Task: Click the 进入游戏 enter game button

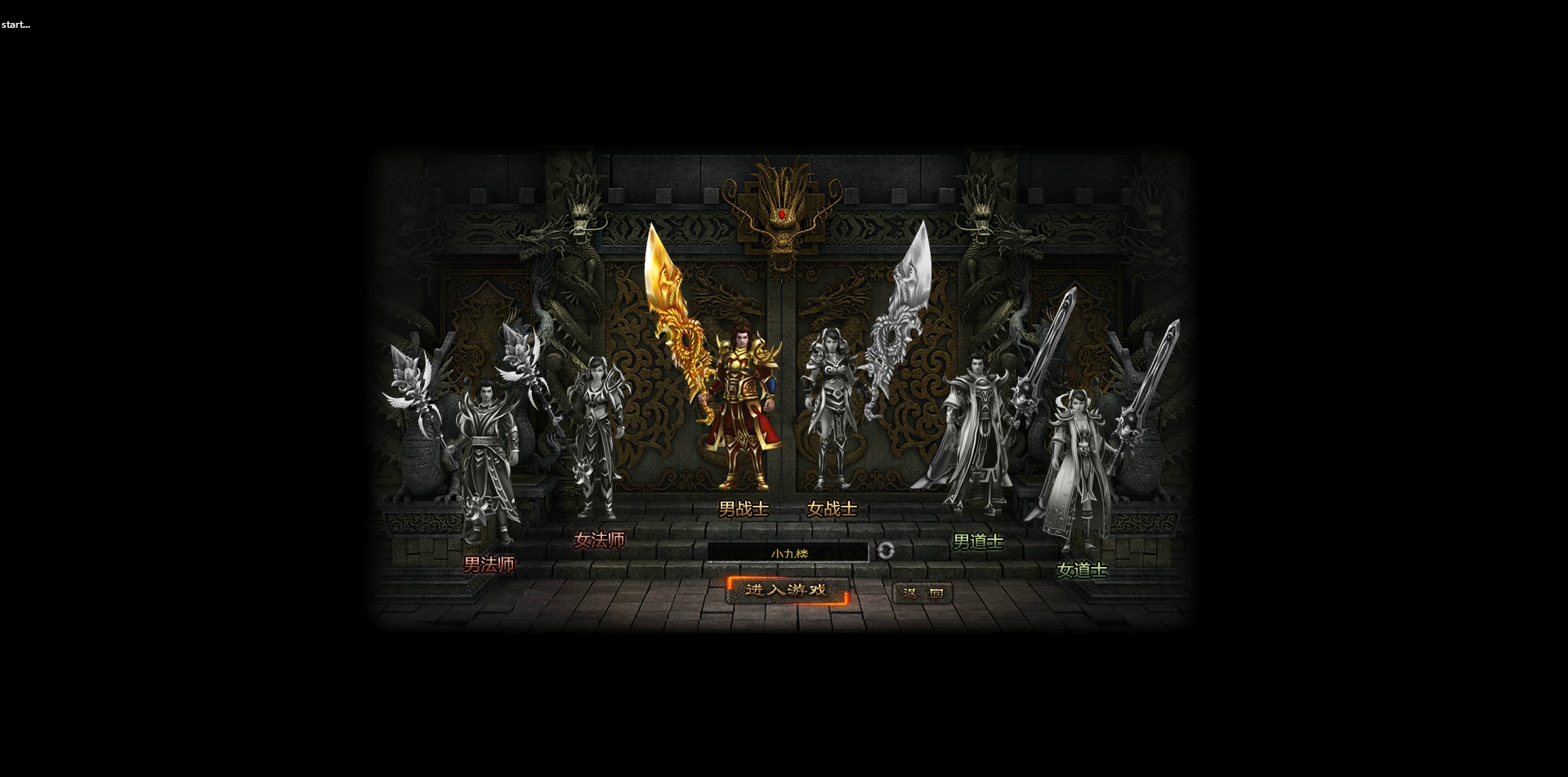Action: [786, 590]
